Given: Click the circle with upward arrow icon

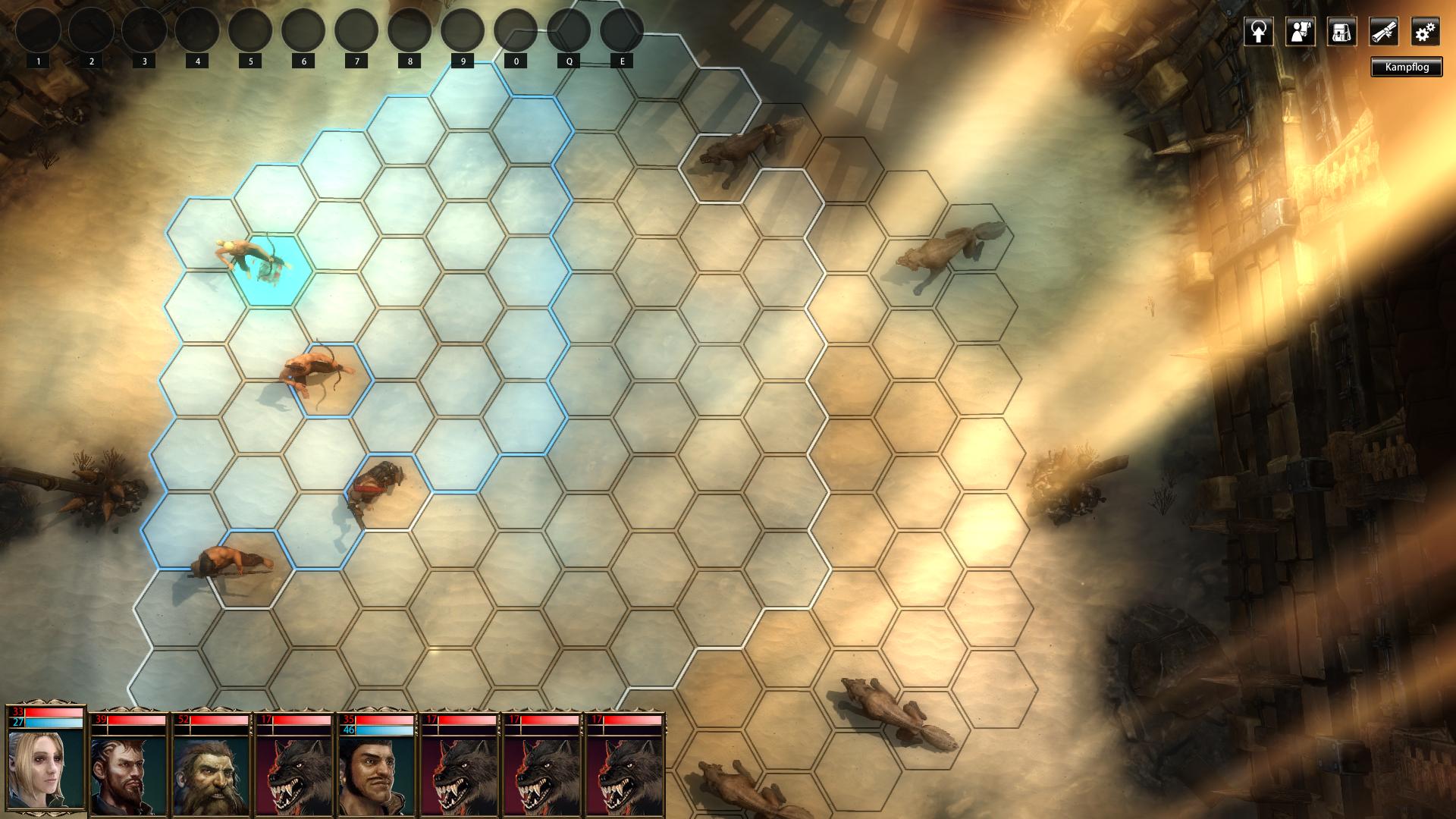Looking at the screenshot, I should point(1258,33).
